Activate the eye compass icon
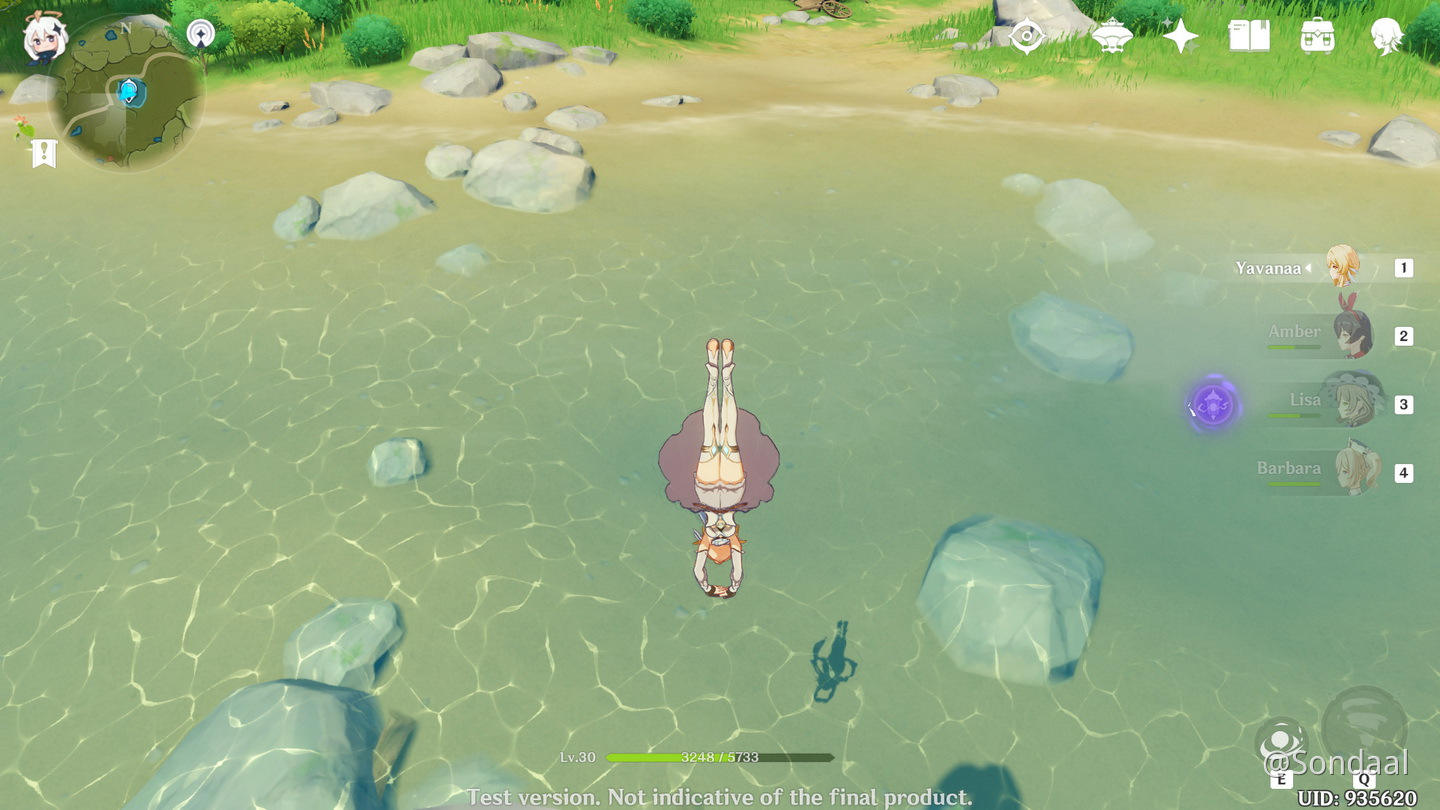Viewport: 1440px width, 810px height. [x=1027, y=37]
